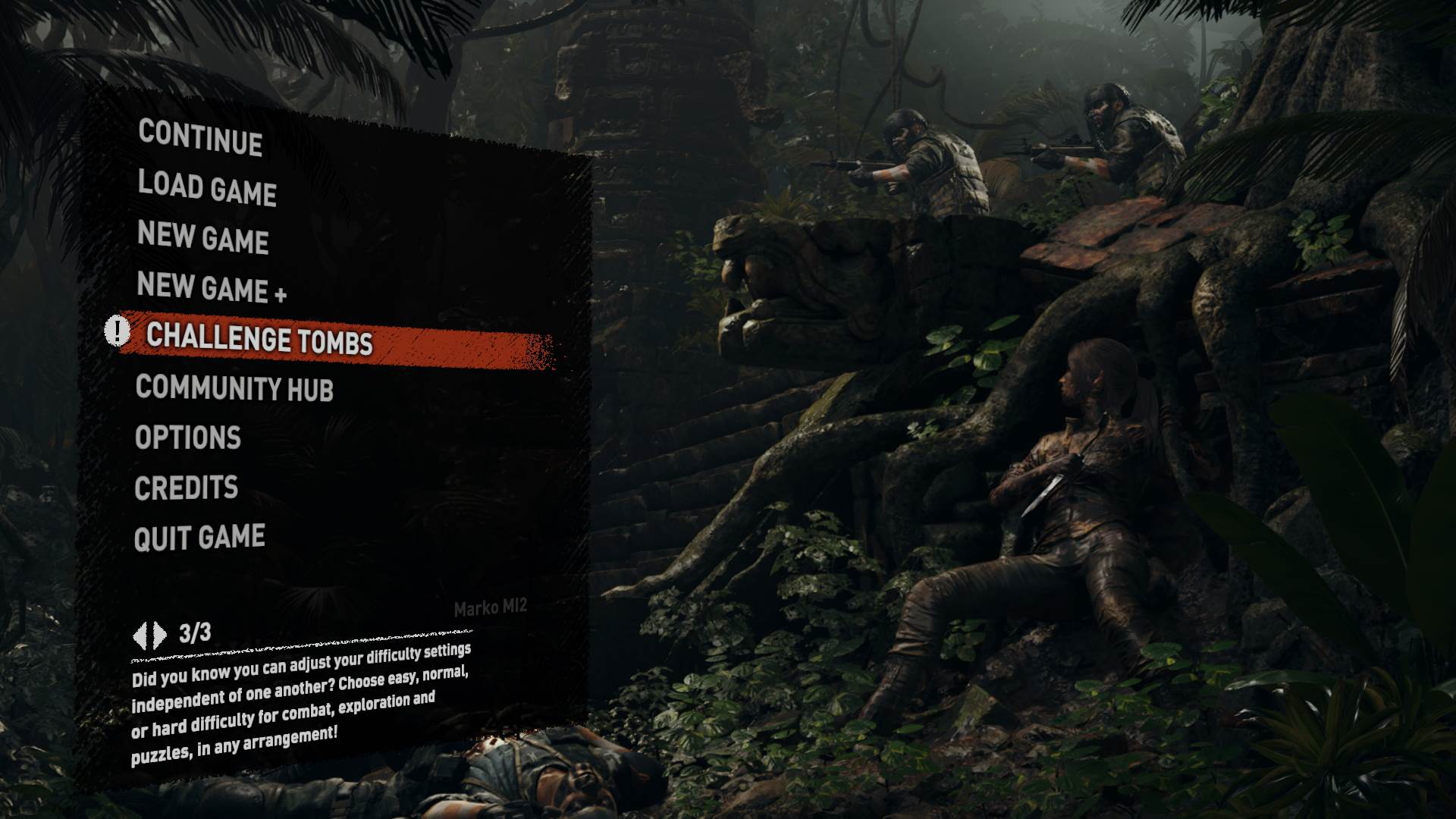Click the Marko MI2 player name
The height and width of the screenshot is (819, 1456).
(491, 607)
